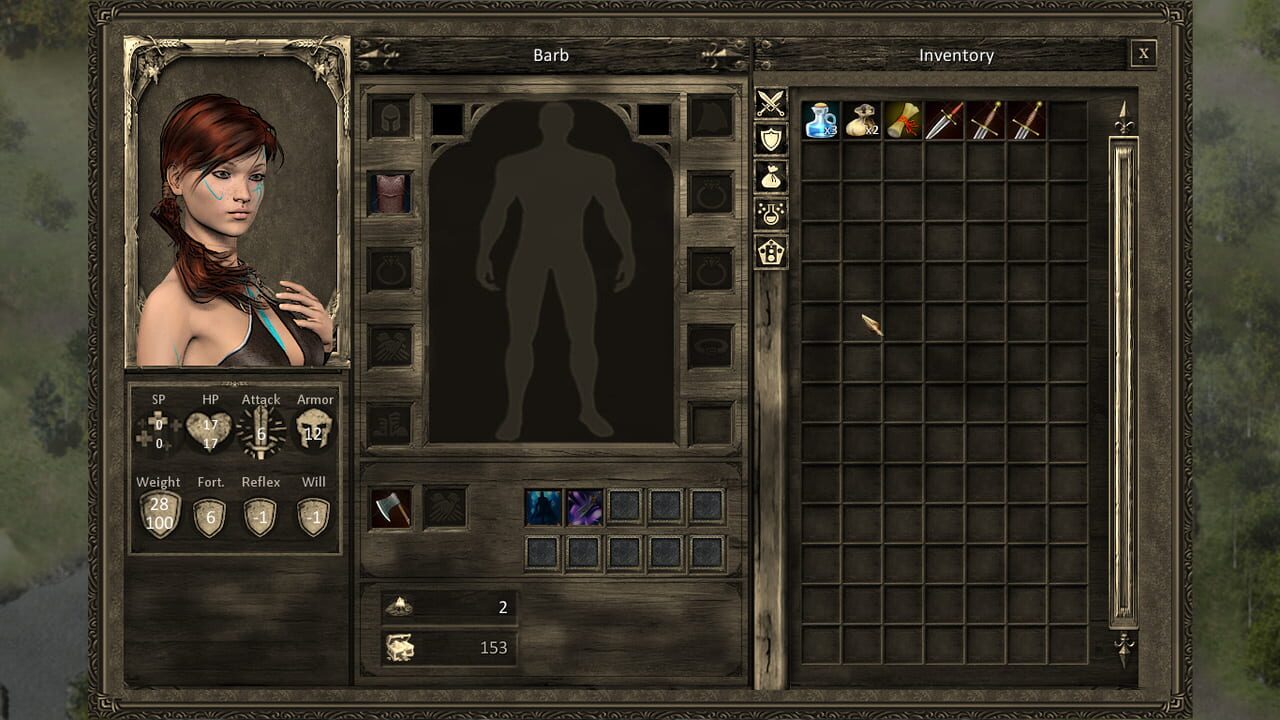Viewport: 1280px width, 720px height.
Task: Expand the Armor stat shield showing 12
Action: (314, 428)
